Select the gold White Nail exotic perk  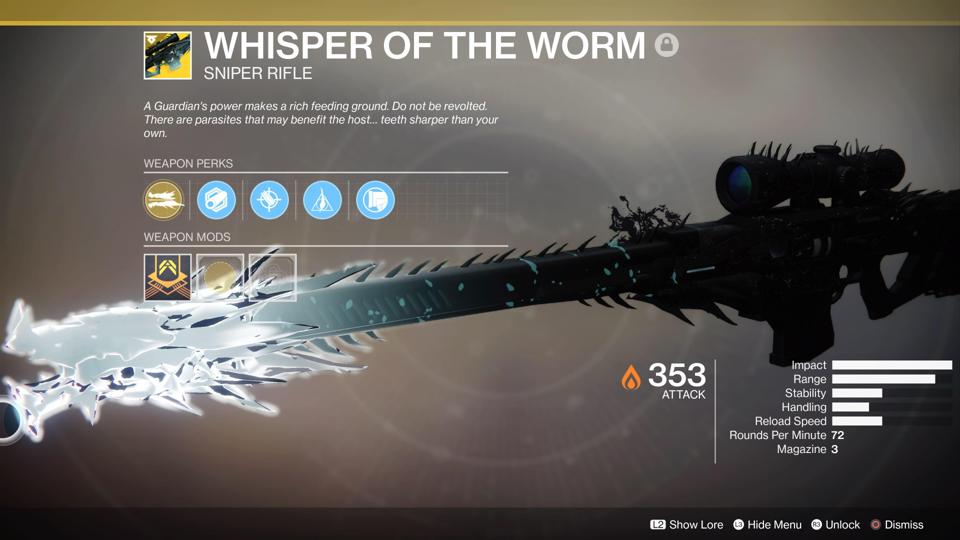click(x=164, y=200)
